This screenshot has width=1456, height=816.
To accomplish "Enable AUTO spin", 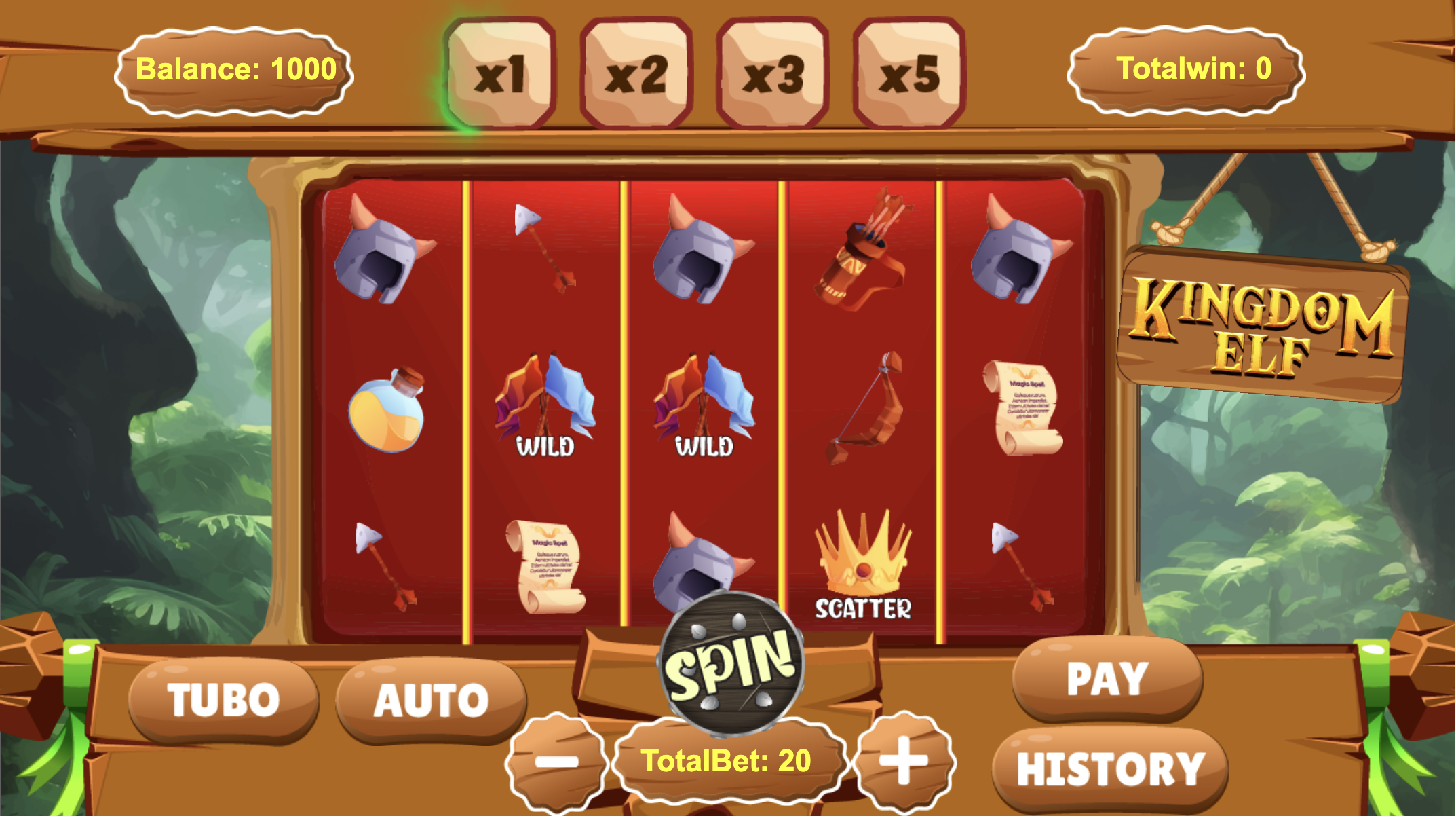I will [431, 700].
